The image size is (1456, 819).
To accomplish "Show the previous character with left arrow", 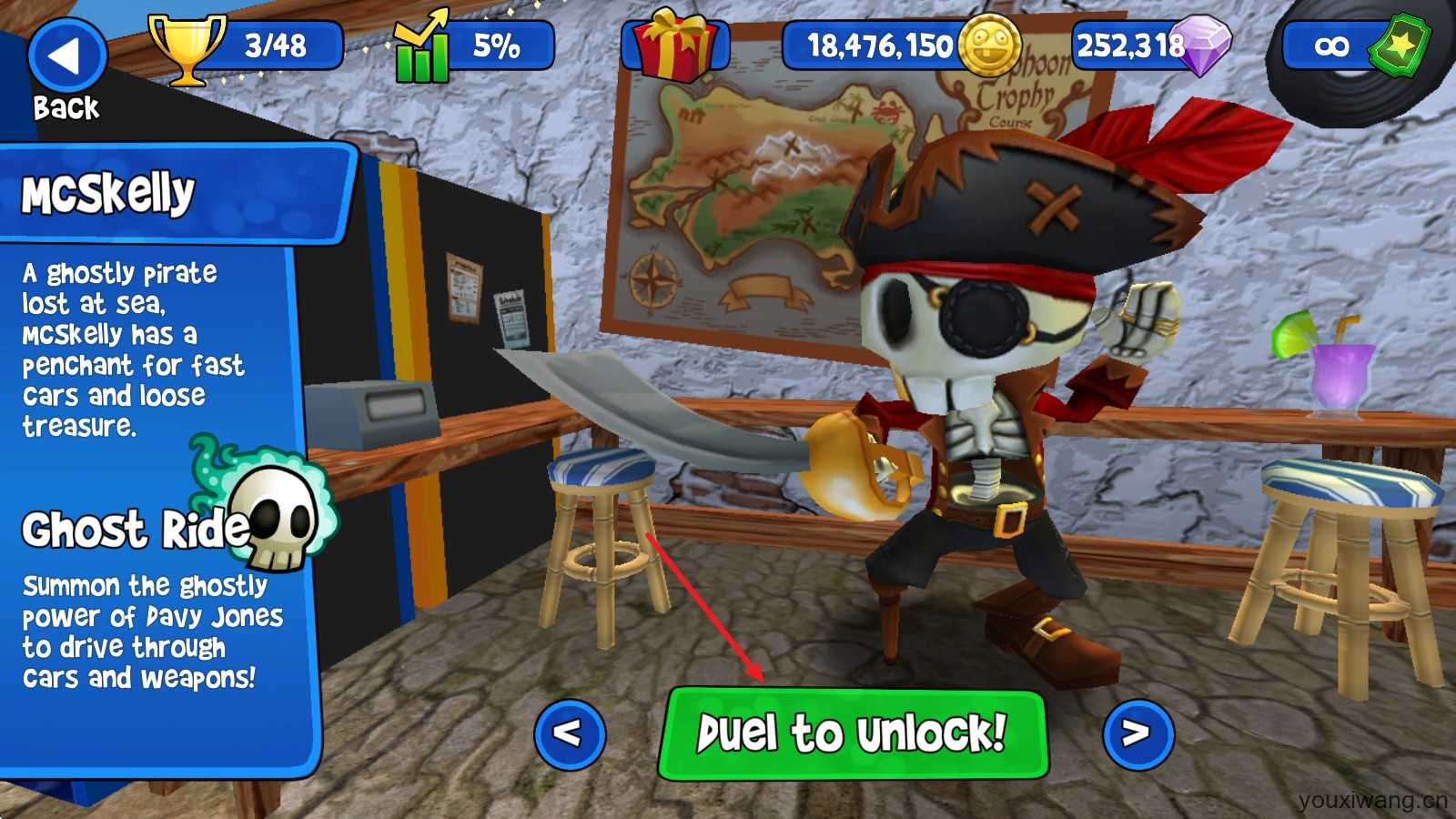I will 570,733.
